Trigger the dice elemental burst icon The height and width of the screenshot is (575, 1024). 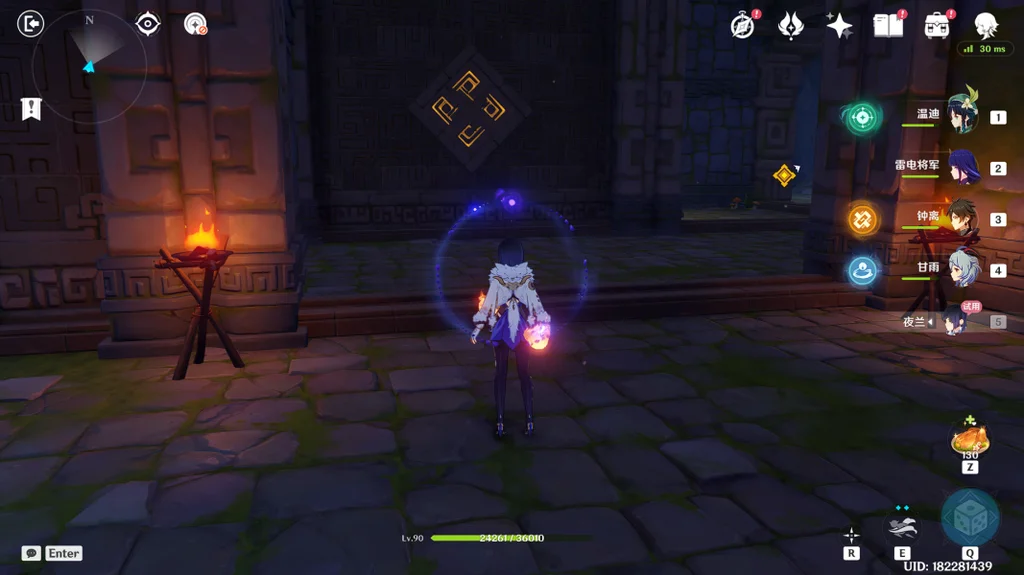click(970, 517)
